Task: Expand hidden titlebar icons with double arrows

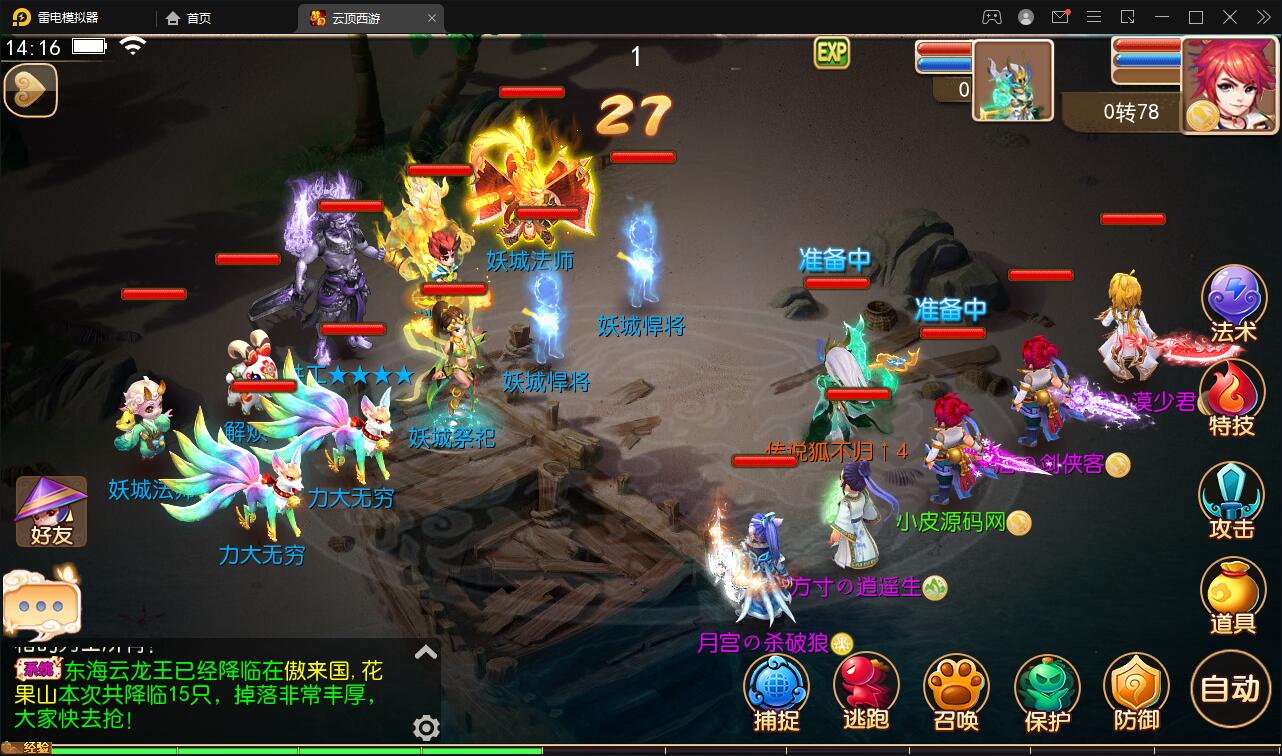Action: pyautogui.click(x=1263, y=17)
